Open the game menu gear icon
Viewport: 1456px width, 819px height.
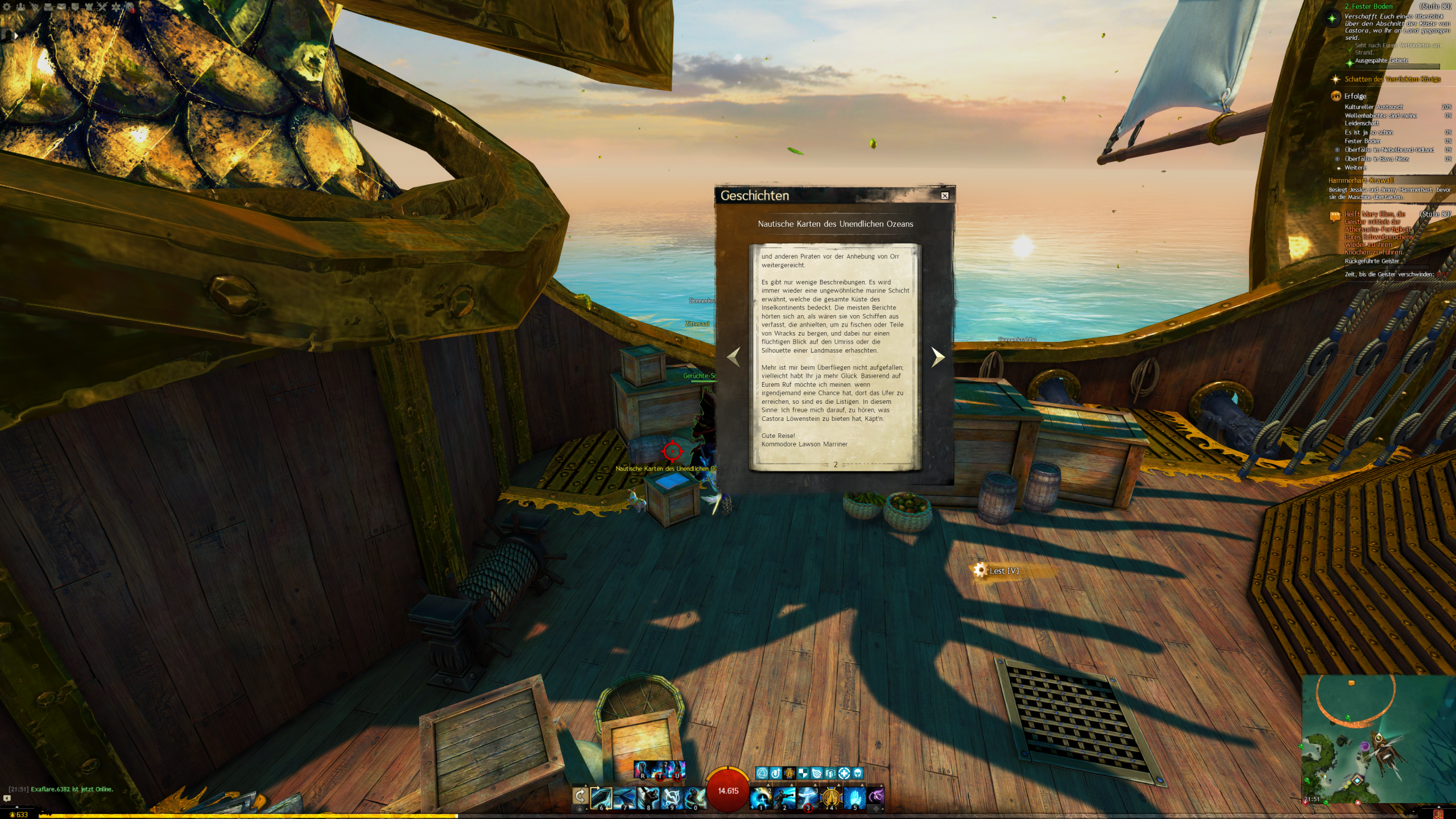point(7,7)
